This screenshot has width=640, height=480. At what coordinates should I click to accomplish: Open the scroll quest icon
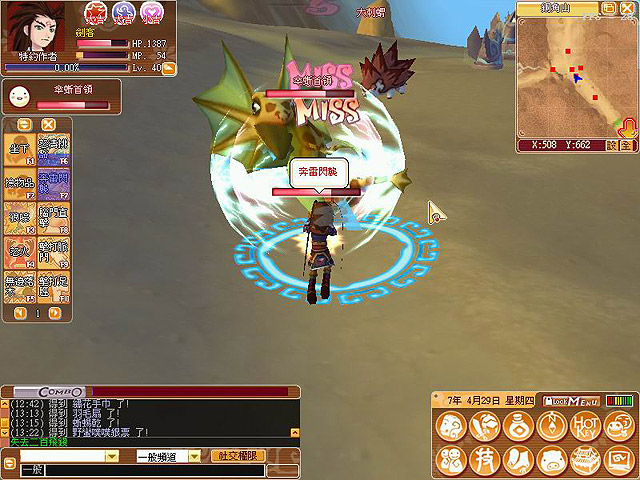(517, 460)
